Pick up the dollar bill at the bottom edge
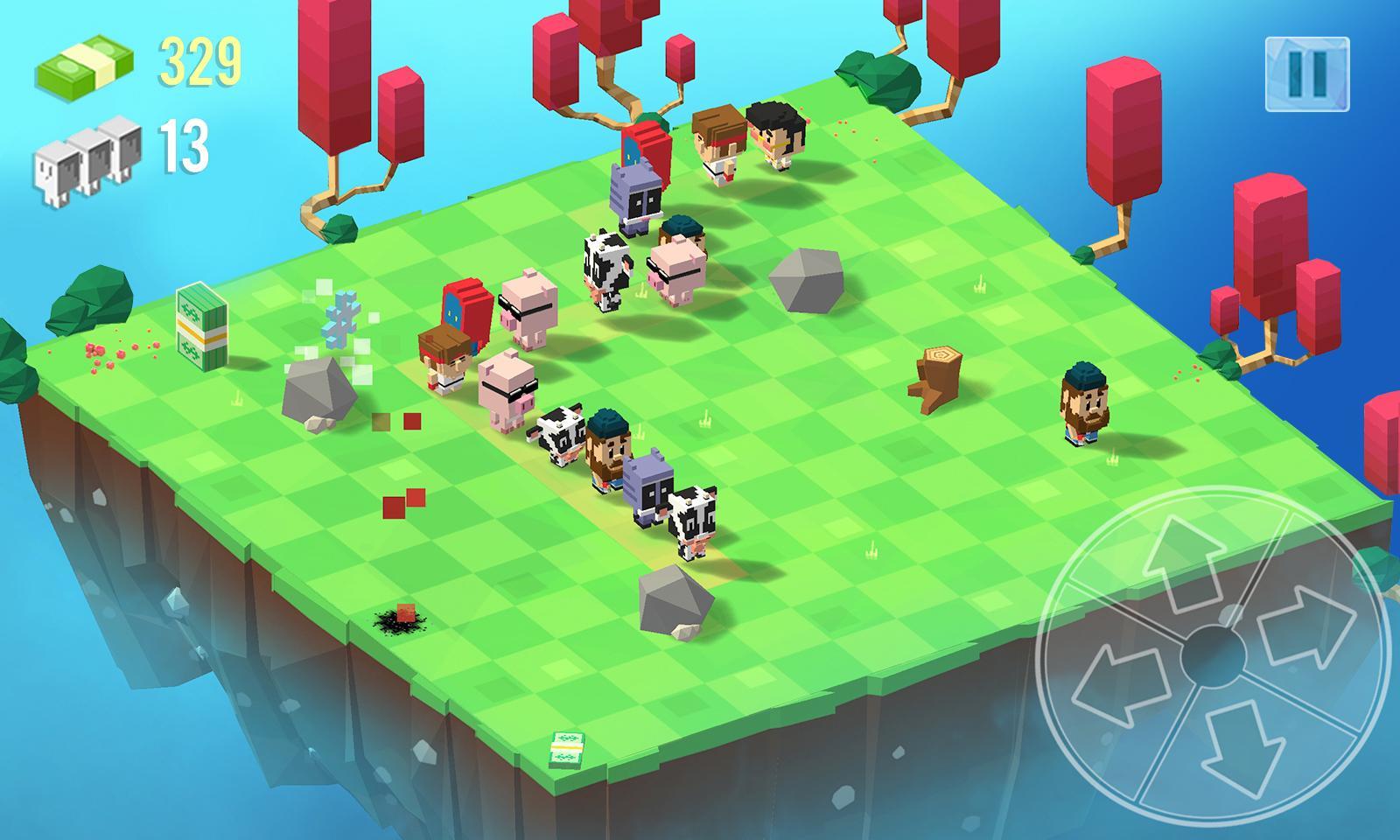Image resolution: width=1400 pixels, height=840 pixels. (x=569, y=750)
